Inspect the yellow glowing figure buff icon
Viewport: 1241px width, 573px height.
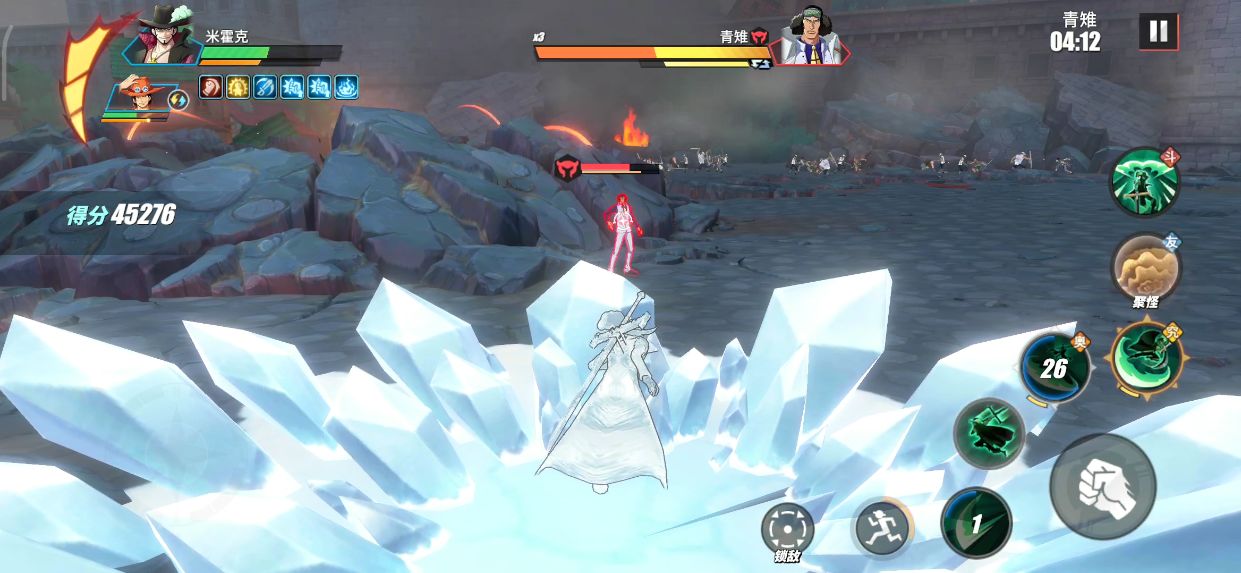click(x=238, y=87)
